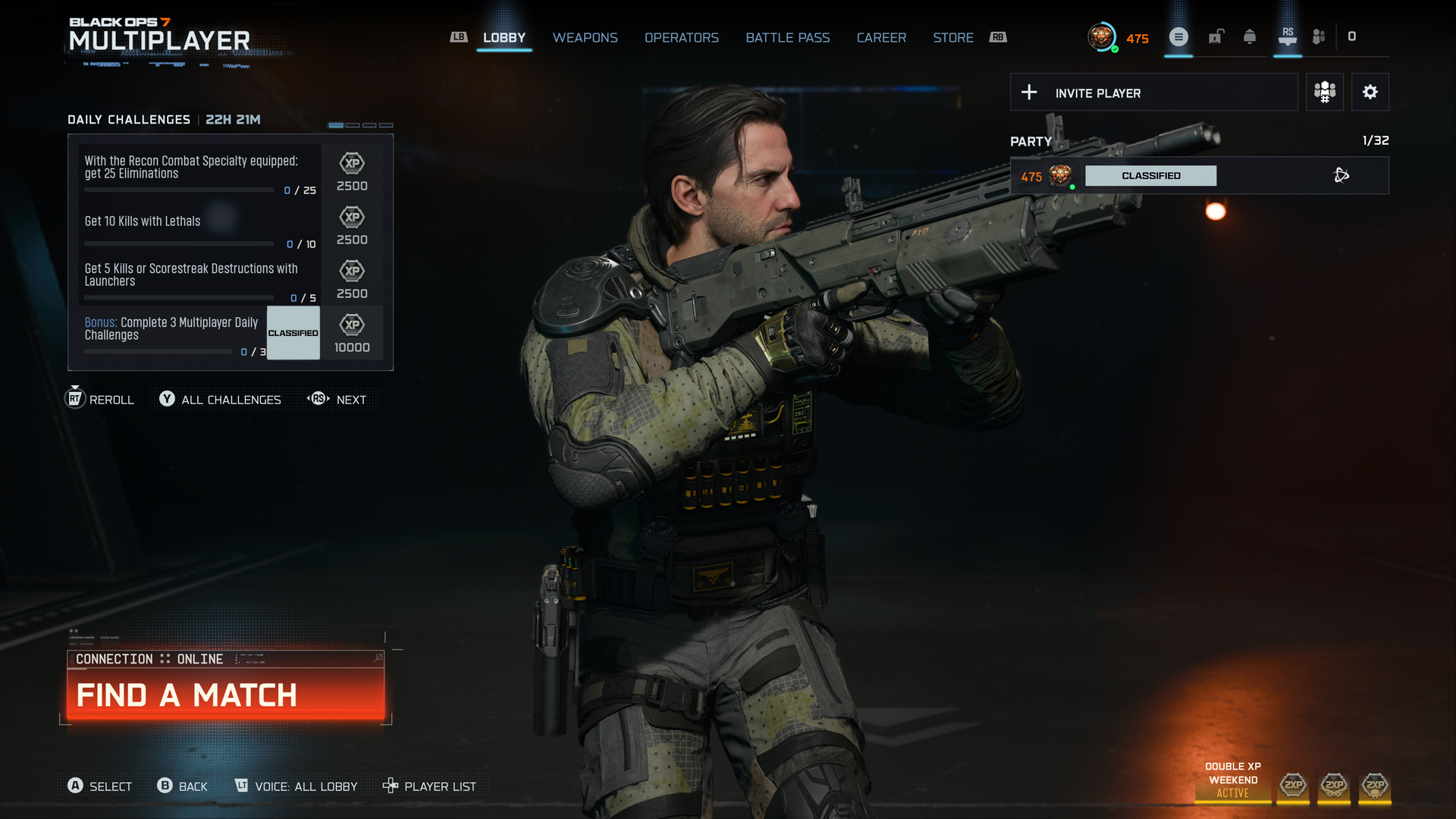Open the top menu list icon
Screen dimensions: 1456x819
(x=1178, y=37)
